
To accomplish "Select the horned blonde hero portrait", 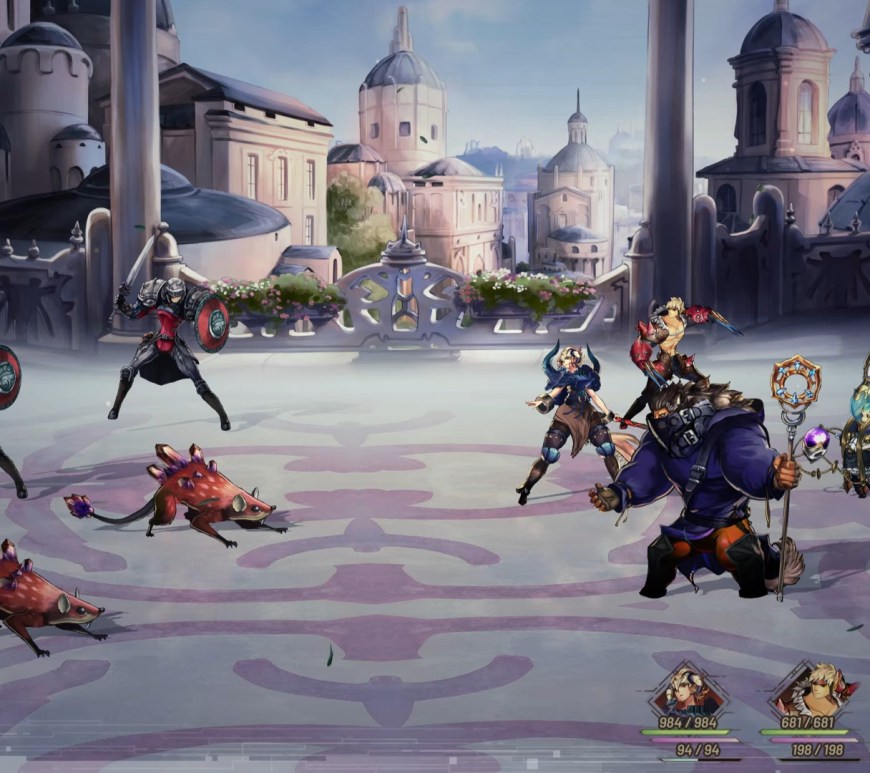I will 686,689.
